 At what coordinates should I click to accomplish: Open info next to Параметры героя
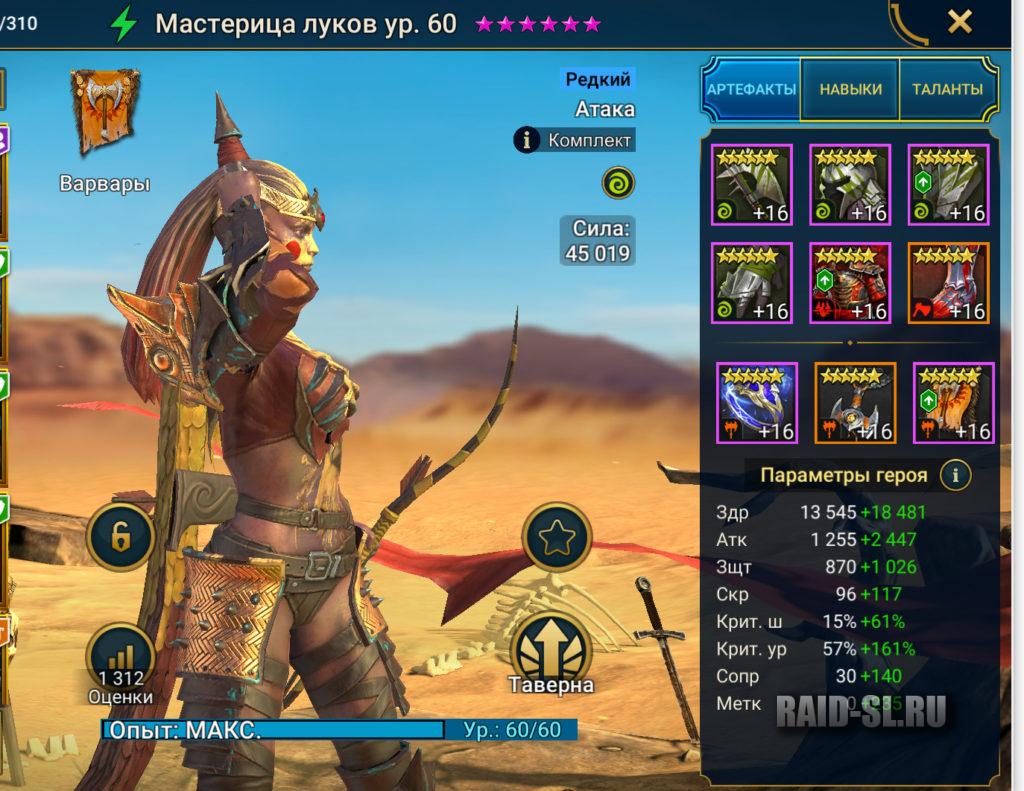(x=958, y=474)
